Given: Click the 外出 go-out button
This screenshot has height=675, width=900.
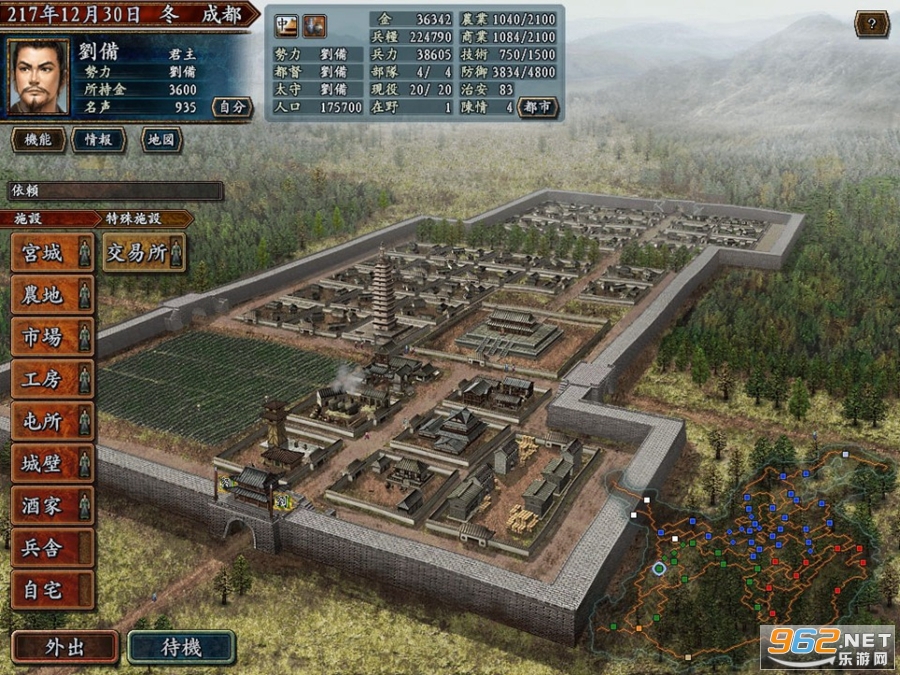Looking at the screenshot, I should pos(65,647).
